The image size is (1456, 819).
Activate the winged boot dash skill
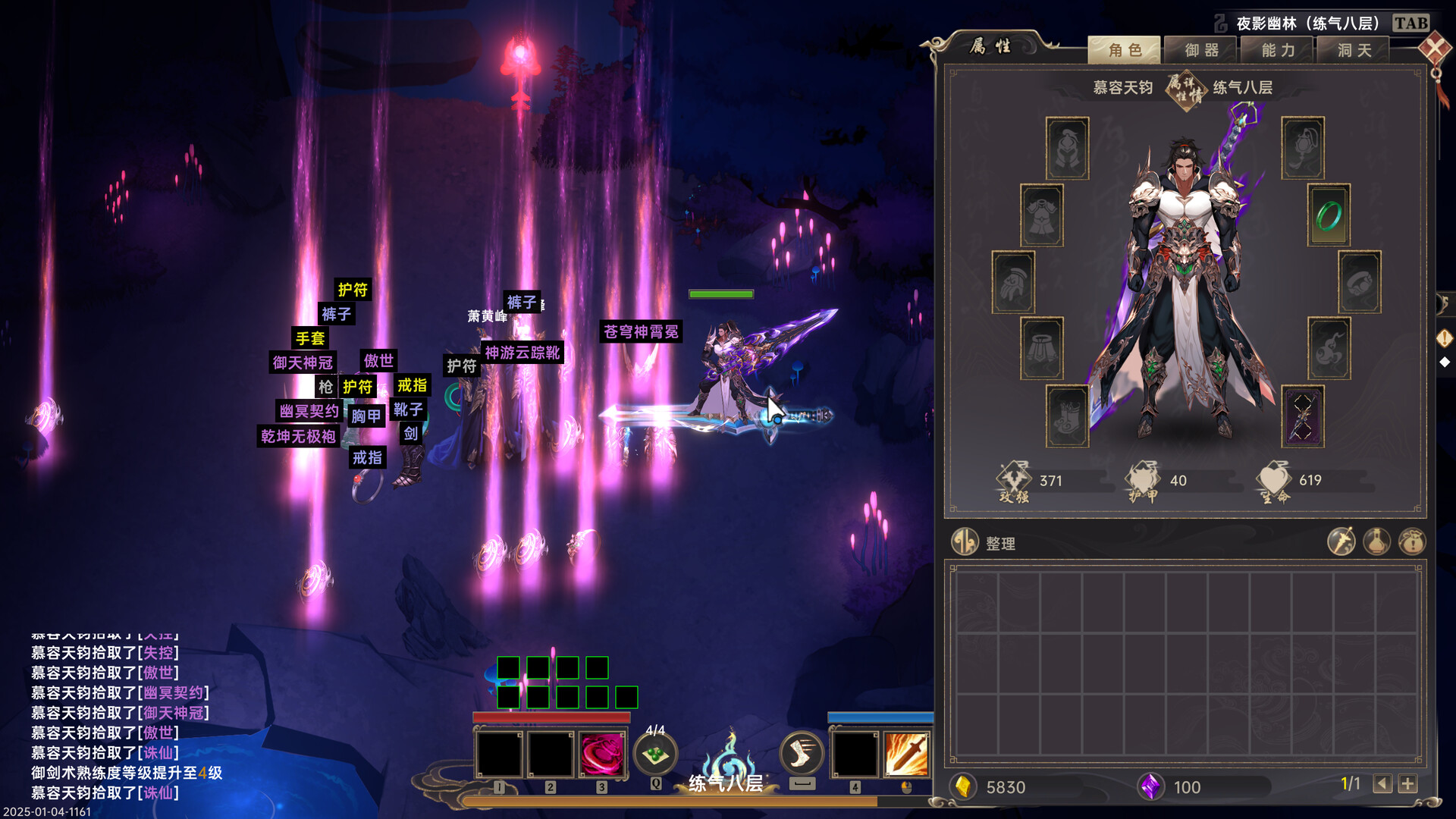pyautogui.click(x=802, y=753)
